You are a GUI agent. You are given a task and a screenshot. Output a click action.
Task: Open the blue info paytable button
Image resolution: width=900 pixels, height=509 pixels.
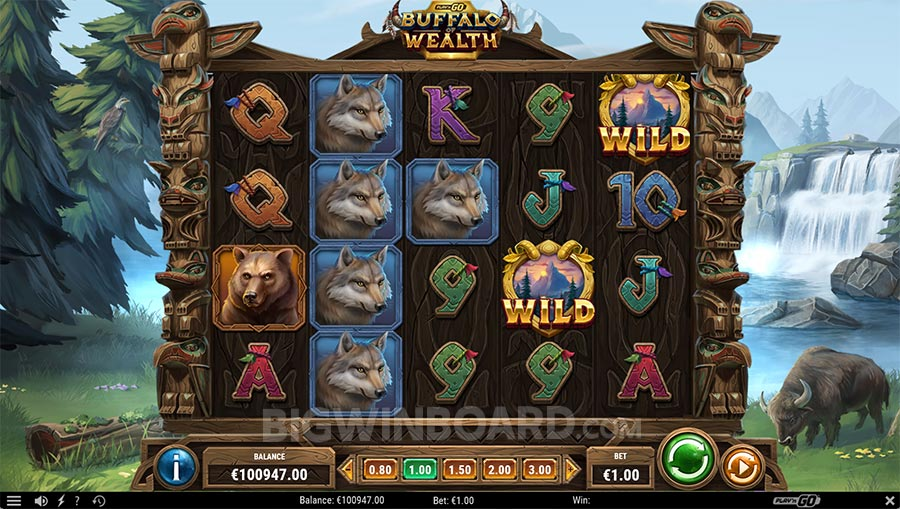click(x=176, y=467)
